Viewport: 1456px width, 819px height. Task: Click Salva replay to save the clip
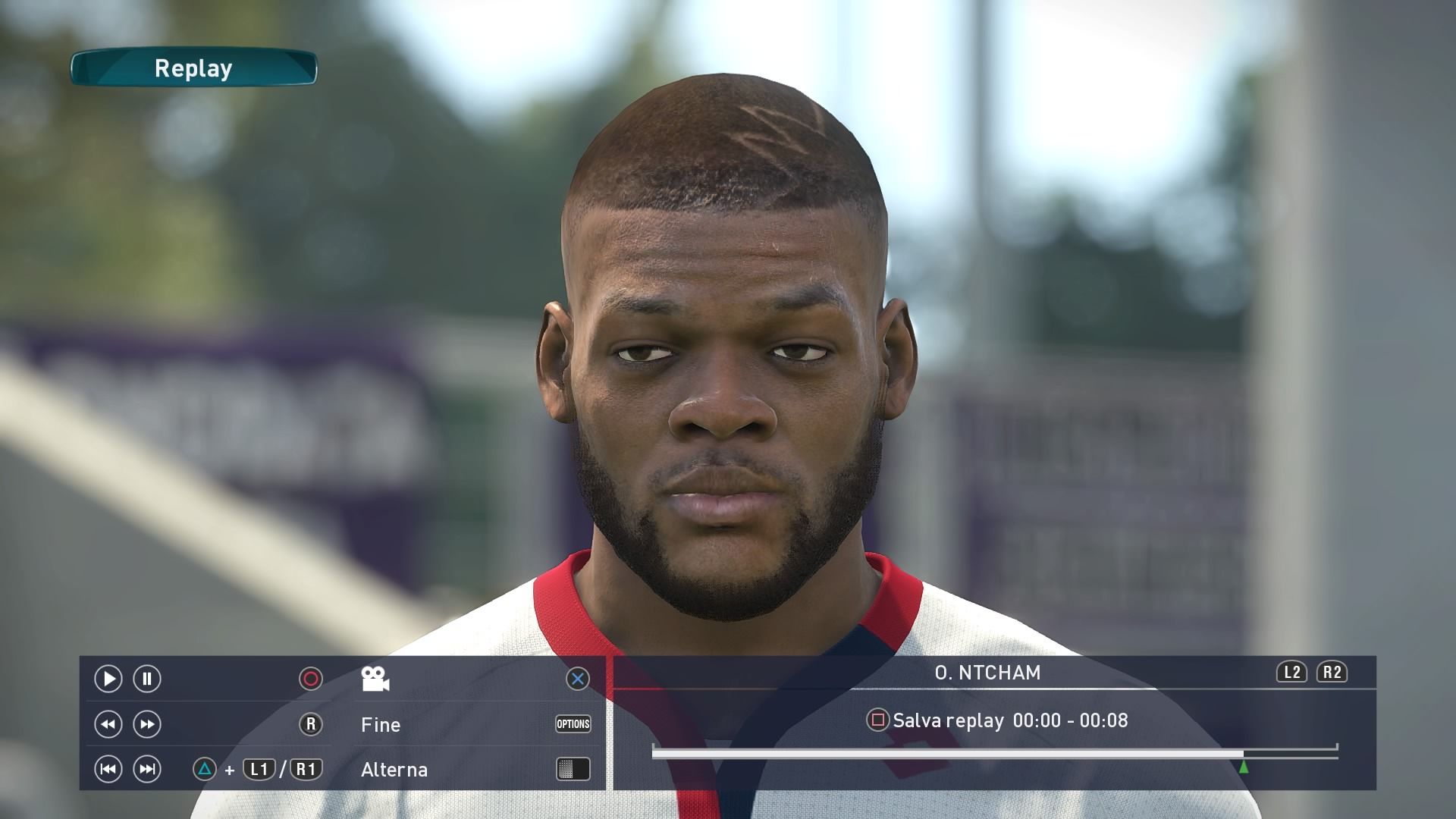948,720
